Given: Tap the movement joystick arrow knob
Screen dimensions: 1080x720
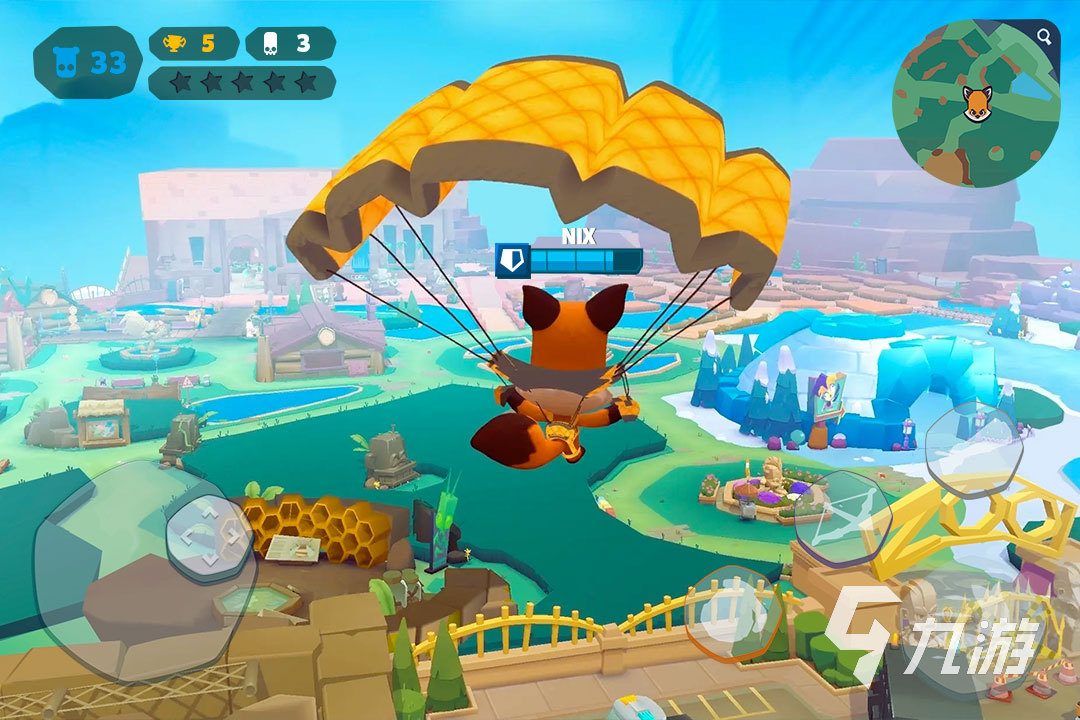Looking at the screenshot, I should pos(209,539).
